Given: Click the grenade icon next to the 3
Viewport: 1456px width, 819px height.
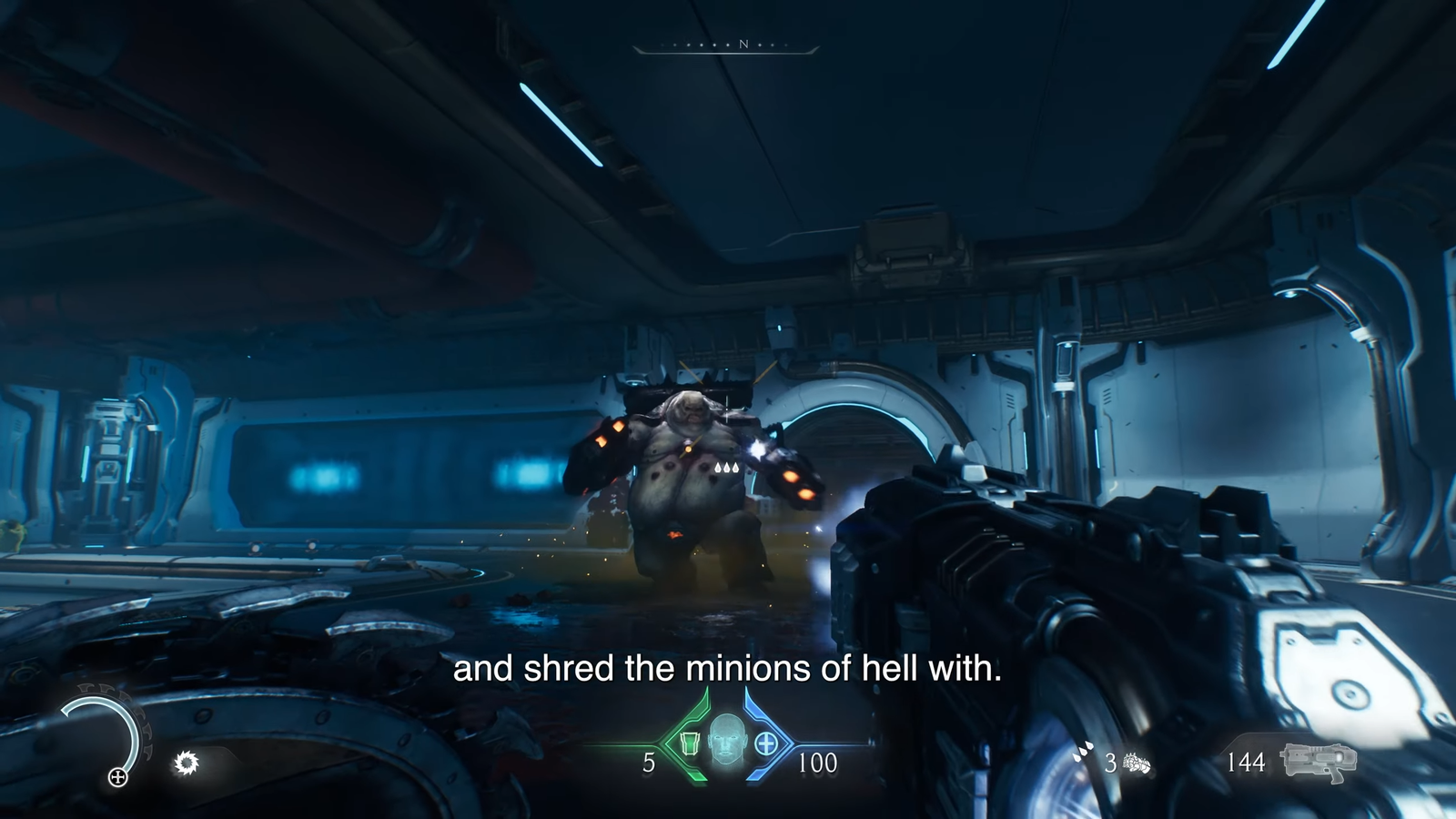Looking at the screenshot, I should pyautogui.click(x=1137, y=764).
